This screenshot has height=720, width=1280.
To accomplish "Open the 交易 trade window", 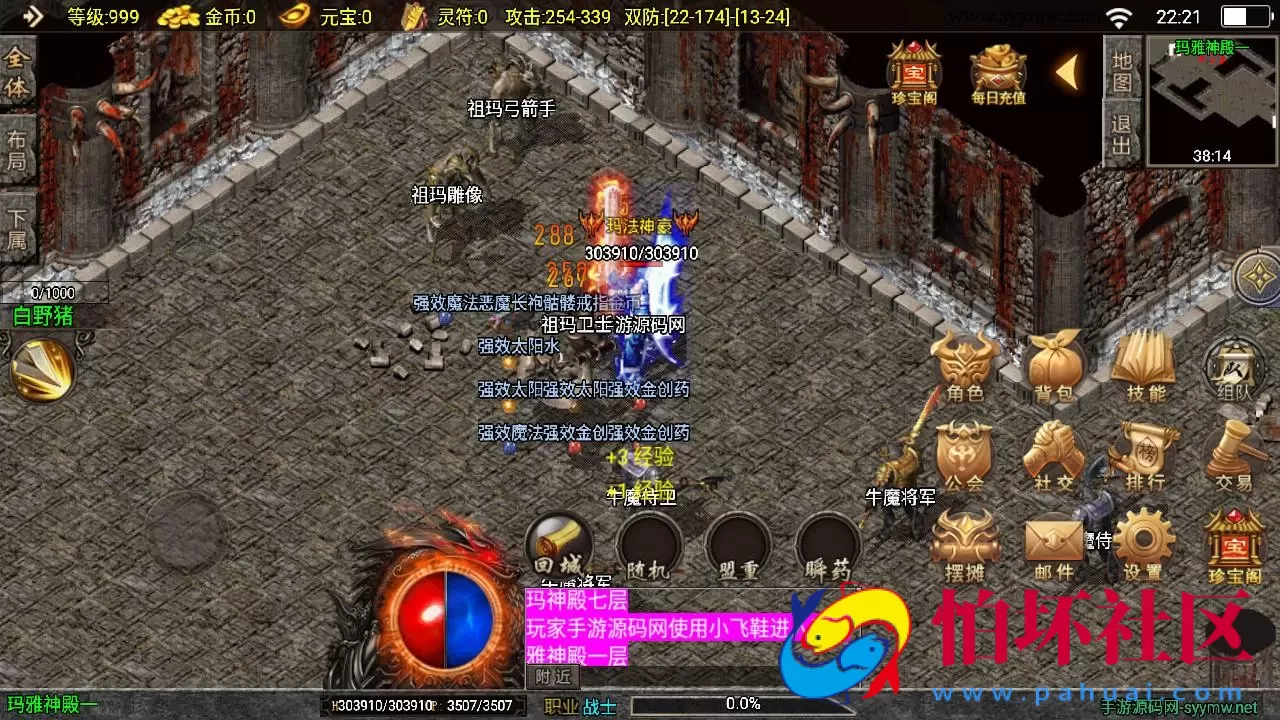I will 1231,455.
